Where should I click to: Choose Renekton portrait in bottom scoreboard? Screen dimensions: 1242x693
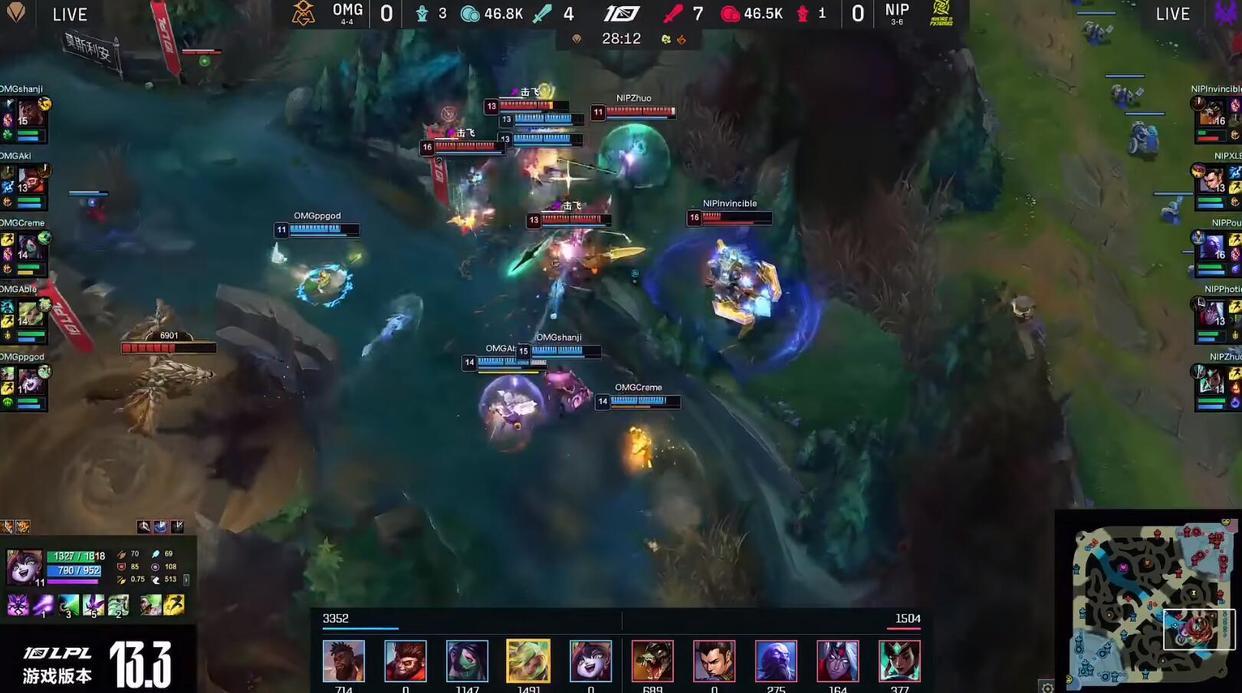click(x=652, y=661)
